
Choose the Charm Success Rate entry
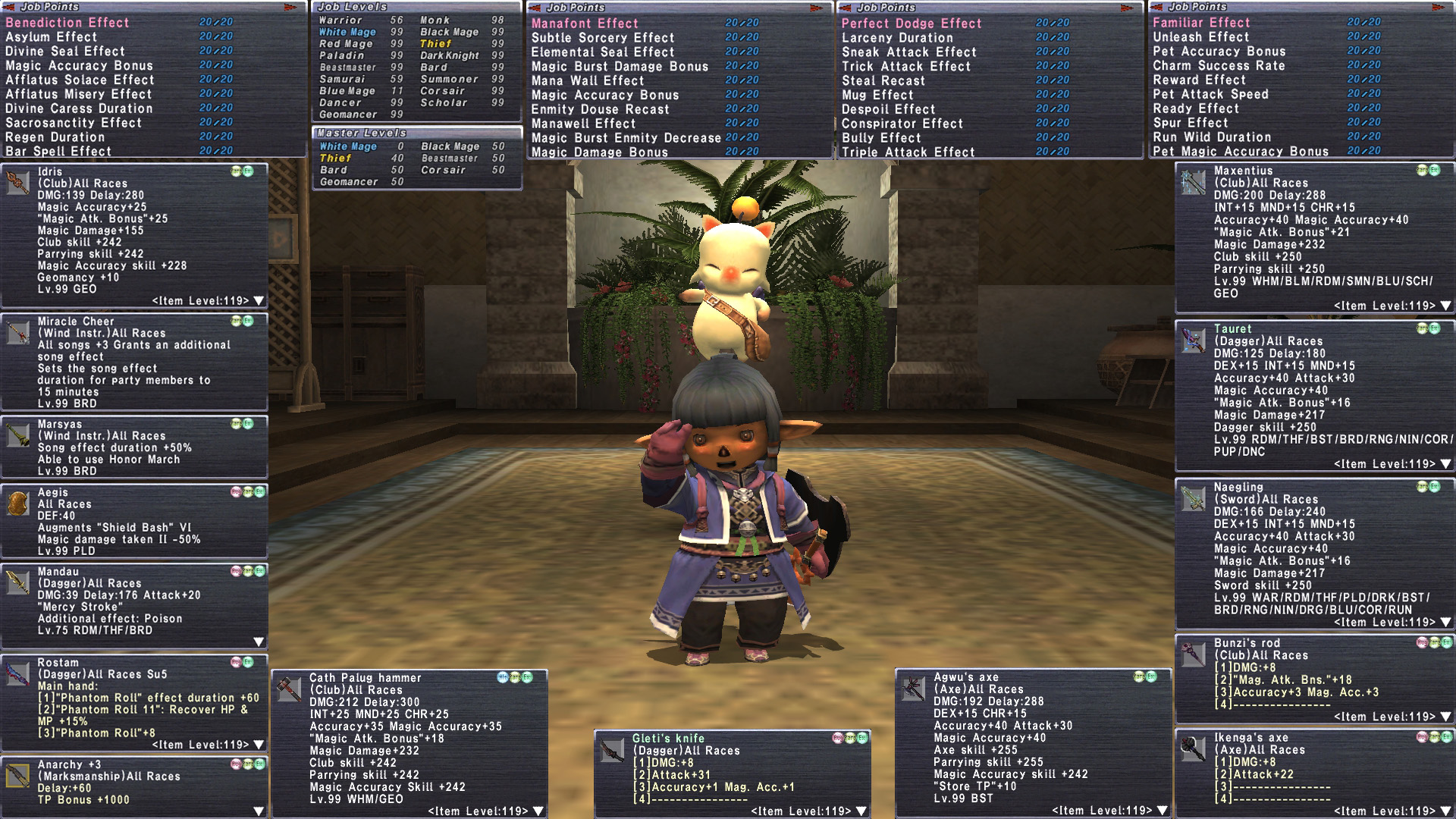[x=1219, y=65]
